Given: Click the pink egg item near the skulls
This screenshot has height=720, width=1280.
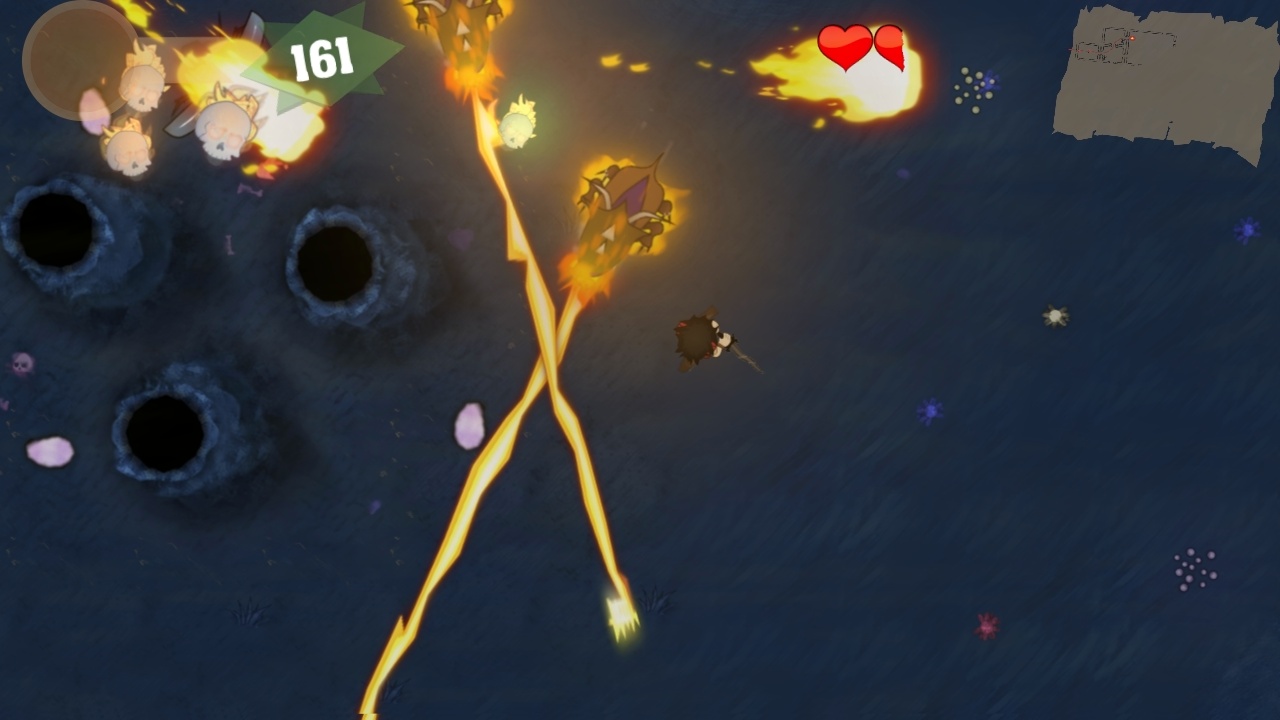Looking at the screenshot, I should pos(92,110).
